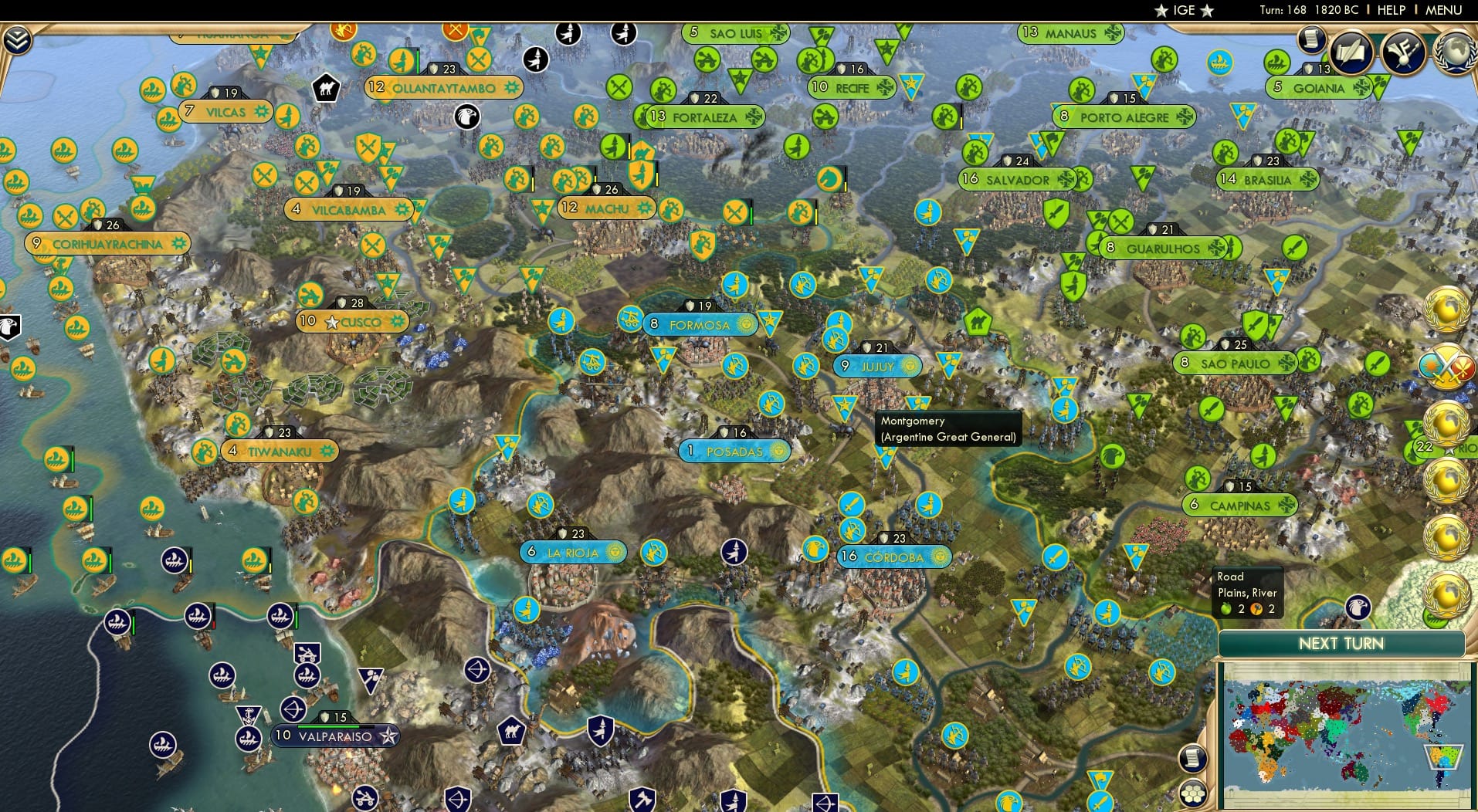Open the notification log scroll beside minimap
This screenshot has width=1478, height=812.
(x=1193, y=758)
